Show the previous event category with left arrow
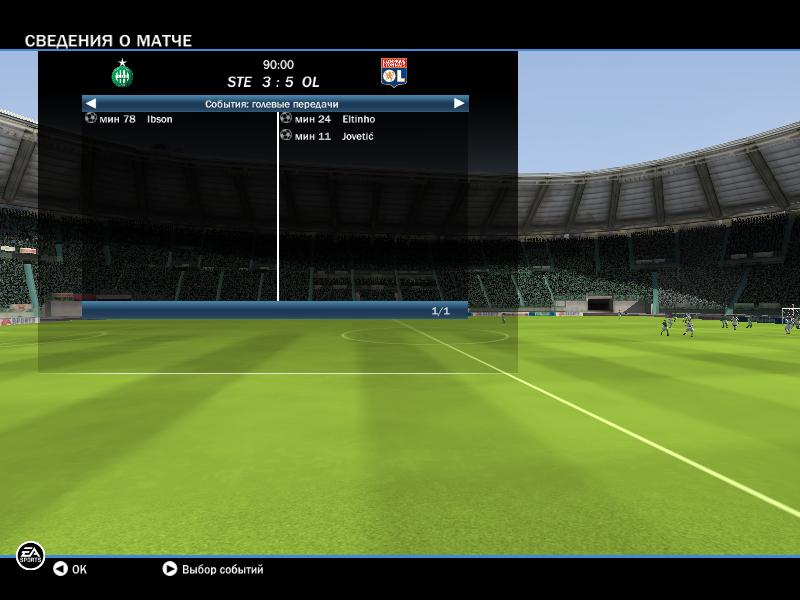 (x=91, y=103)
